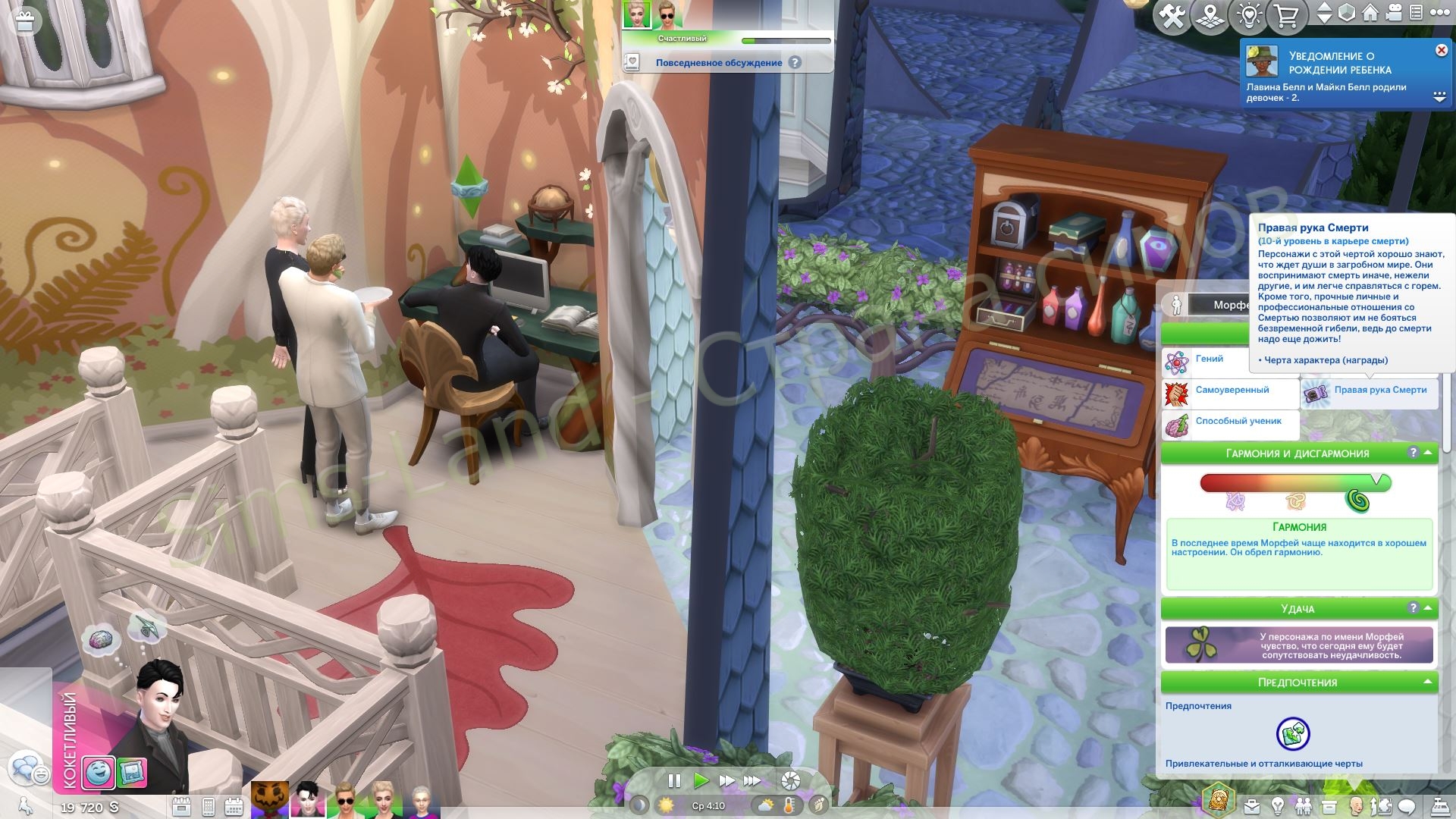Expand the birth notification with the double chevron
The height and width of the screenshot is (819, 1456).
click(x=1439, y=96)
